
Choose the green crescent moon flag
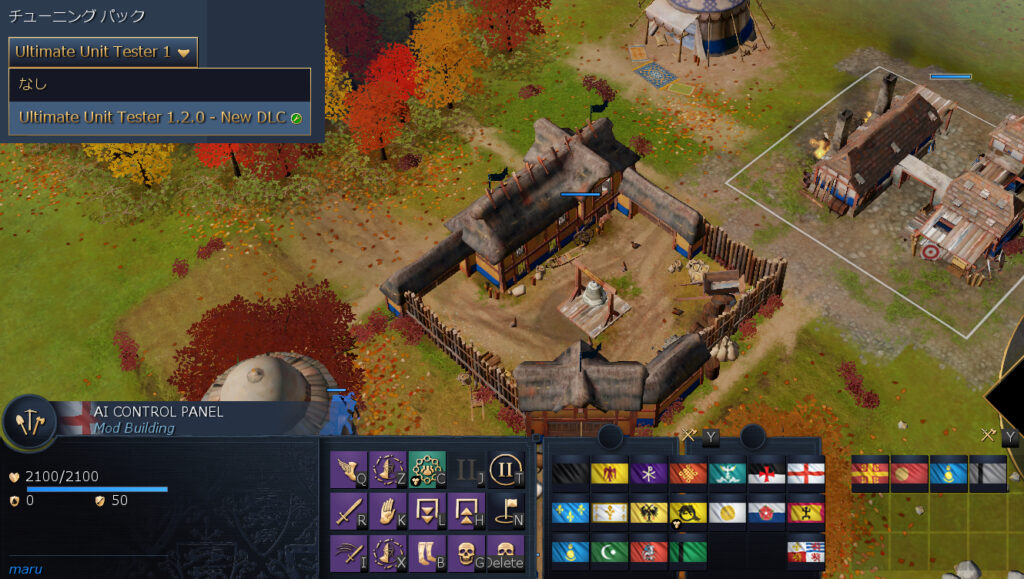tap(609, 552)
